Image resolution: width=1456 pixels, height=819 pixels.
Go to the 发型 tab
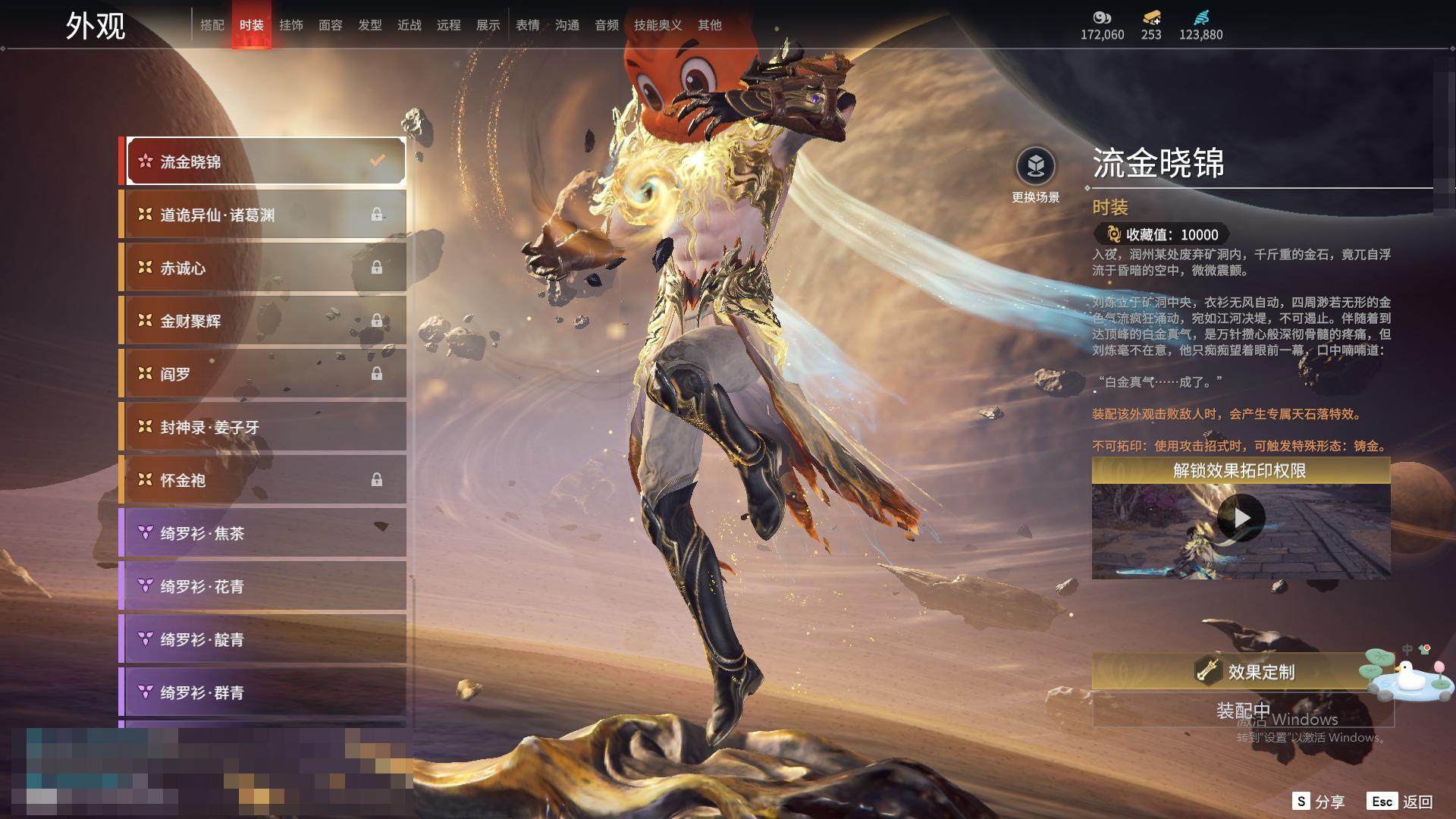click(370, 25)
